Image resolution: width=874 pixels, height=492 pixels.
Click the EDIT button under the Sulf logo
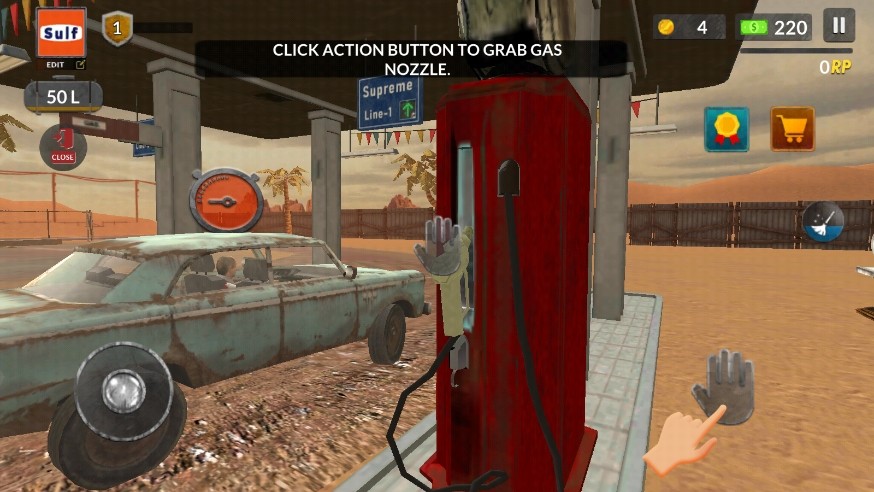pyautogui.click(x=61, y=64)
